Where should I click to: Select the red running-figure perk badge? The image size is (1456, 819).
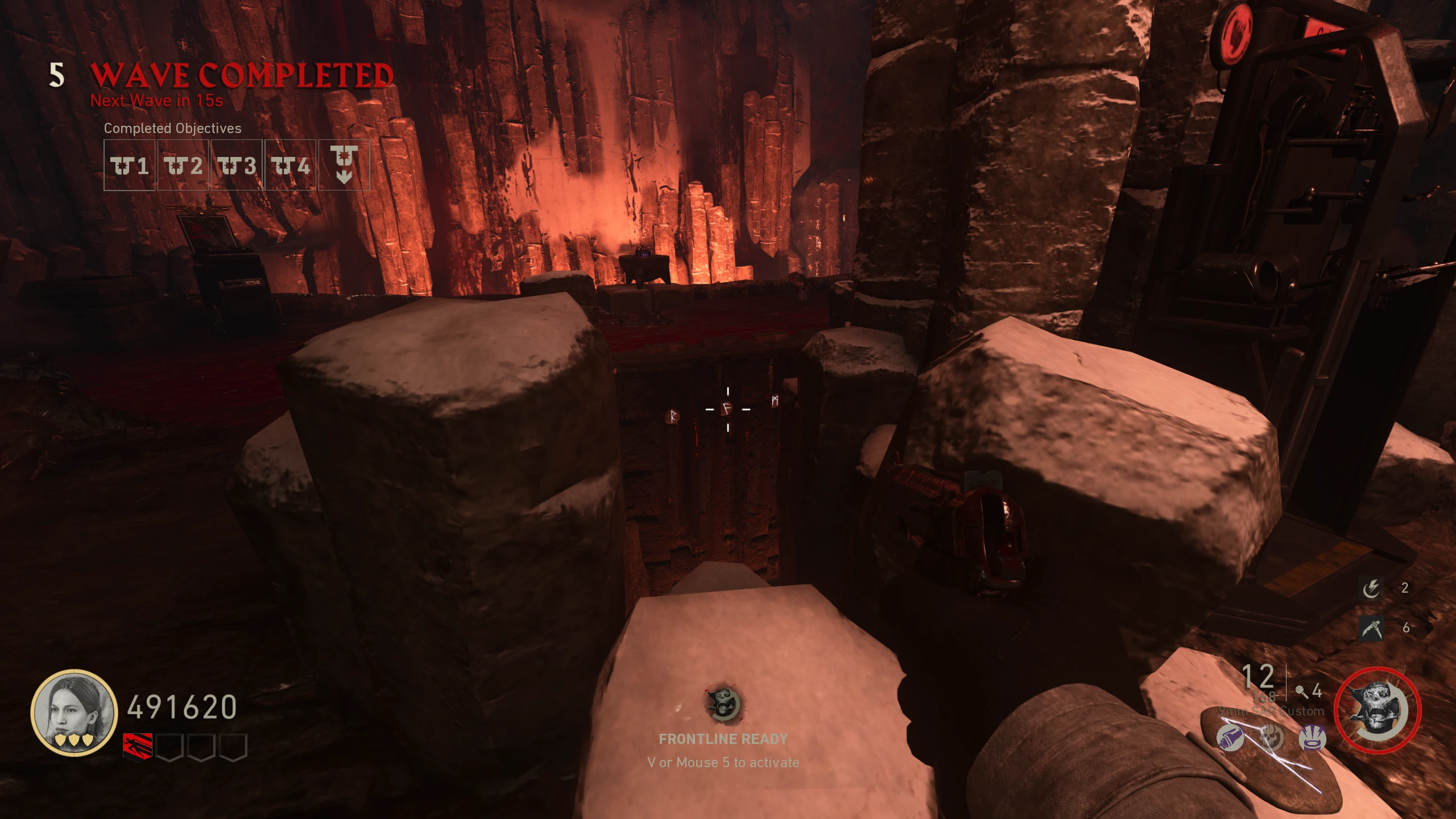tap(138, 746)
